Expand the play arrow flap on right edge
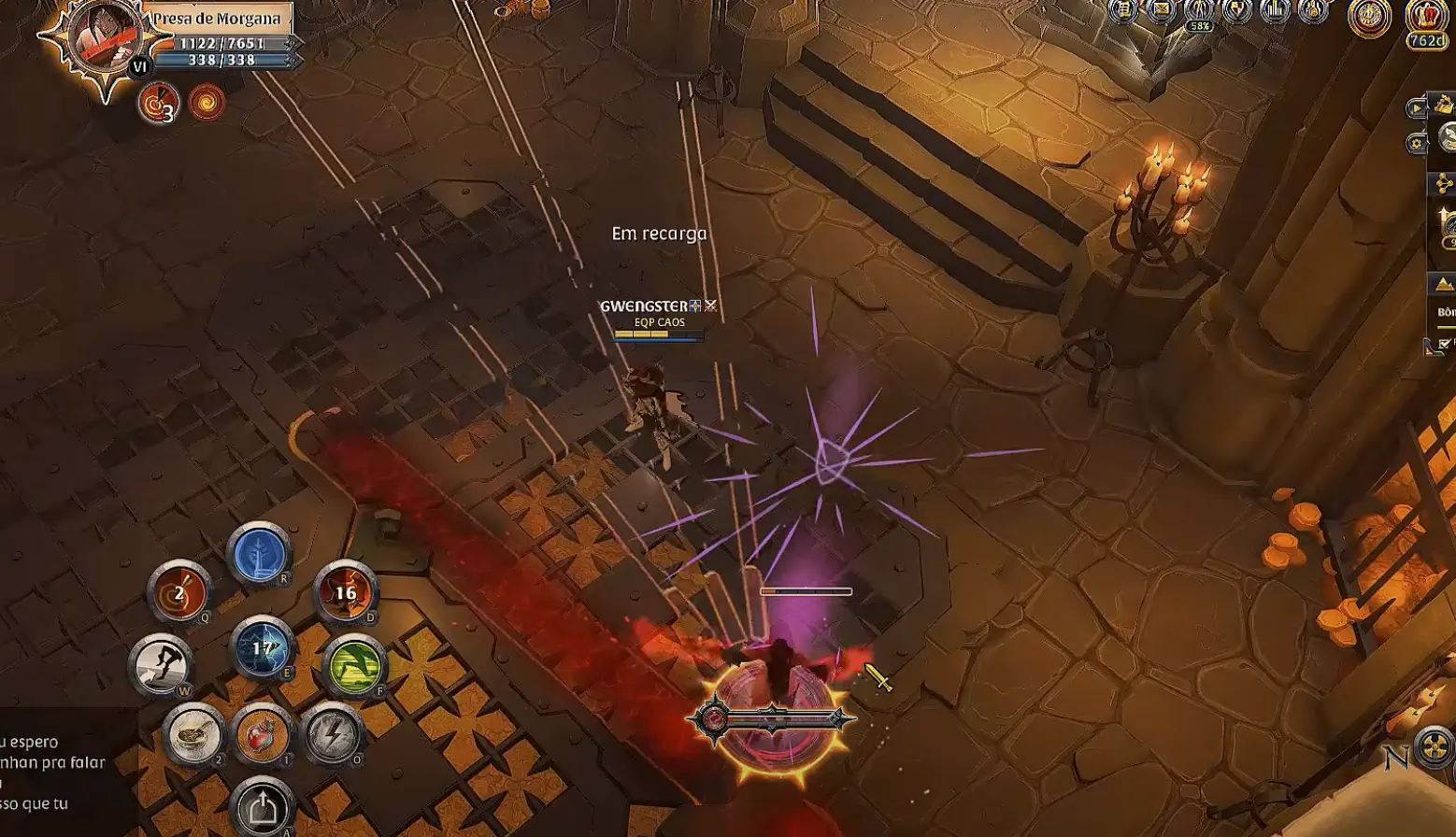 (1417, 107)
